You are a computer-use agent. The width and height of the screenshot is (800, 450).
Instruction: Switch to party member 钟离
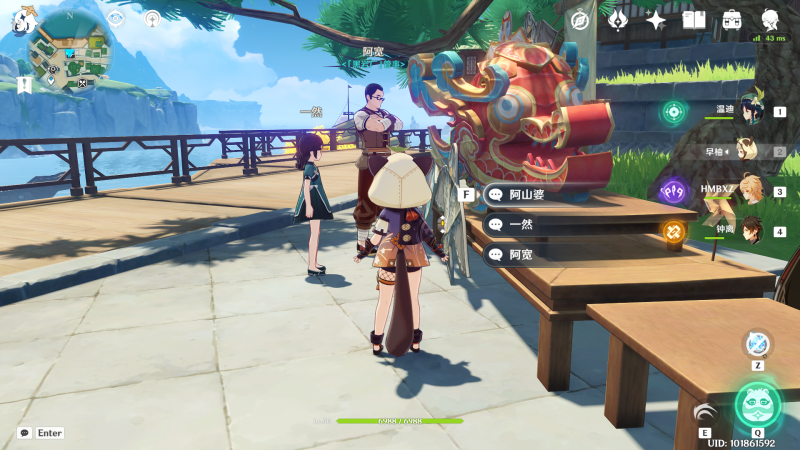(x=750, y=231)
